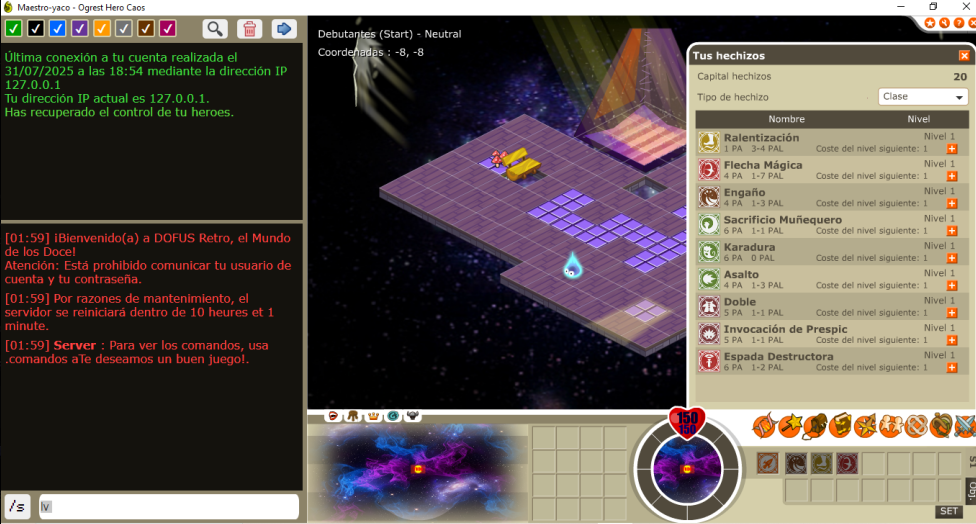Level up the Engaño spell
Screen dimensions: 976x524
click(952, 204)
